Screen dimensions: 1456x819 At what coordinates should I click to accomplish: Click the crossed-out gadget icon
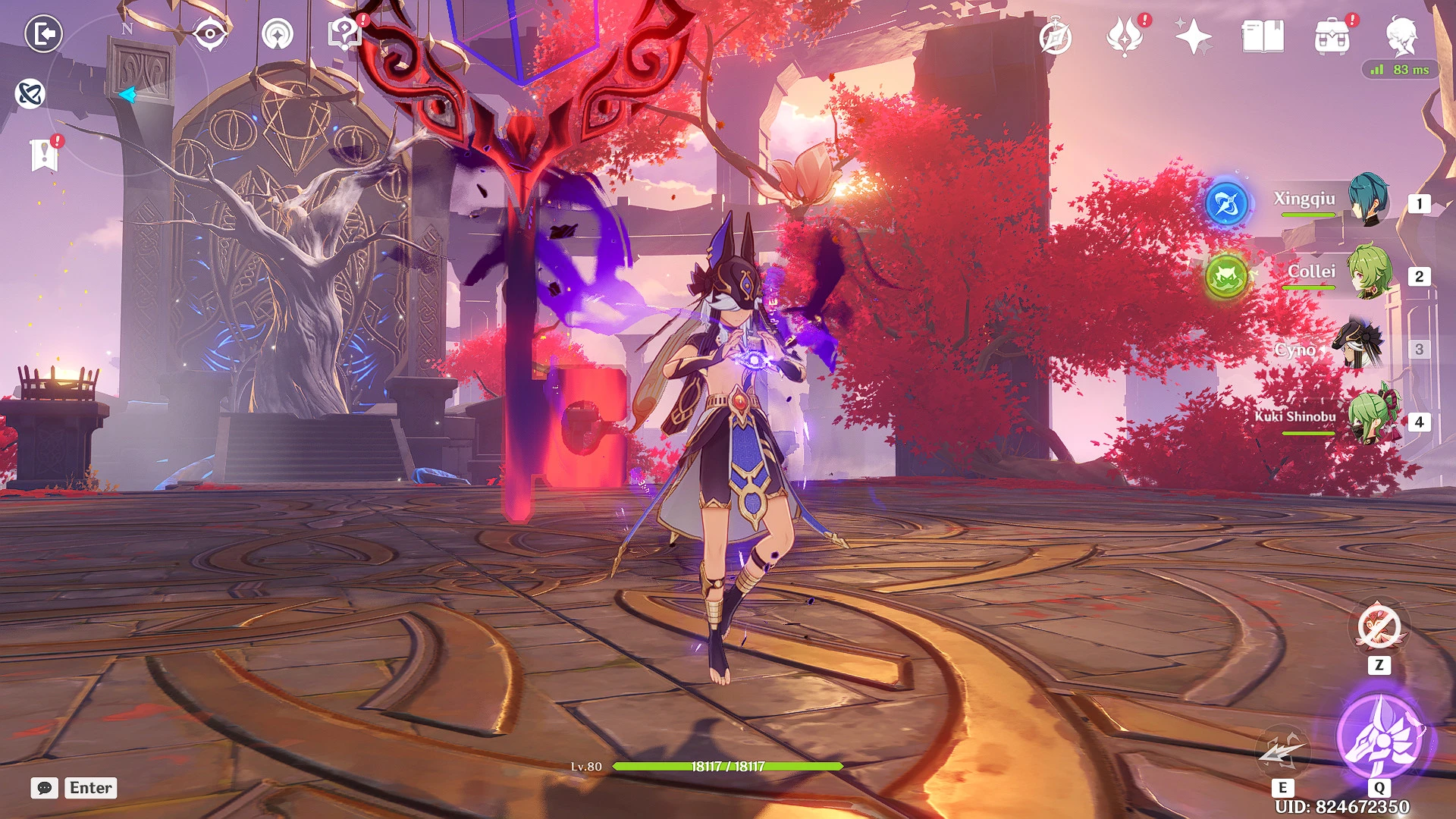[1379, 628]
